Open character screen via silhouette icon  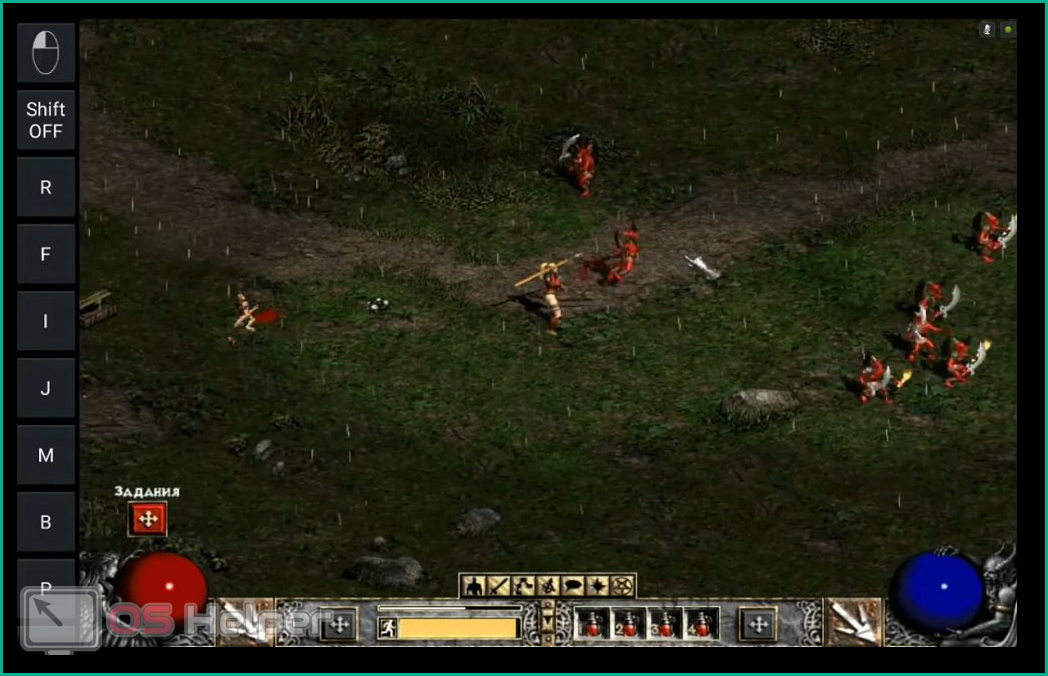coord(473,586)
